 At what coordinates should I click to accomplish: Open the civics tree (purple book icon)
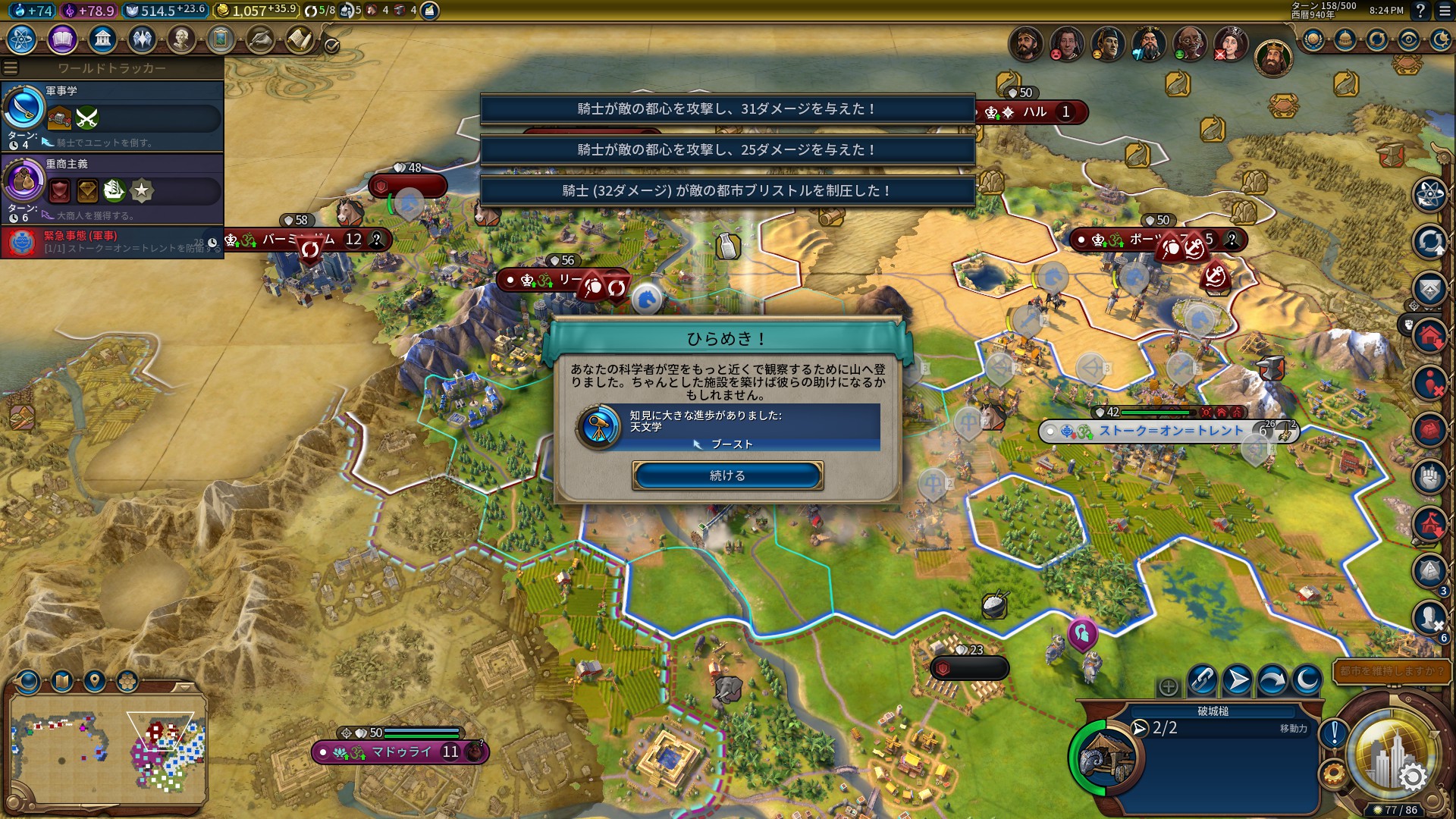click(62, 39)
